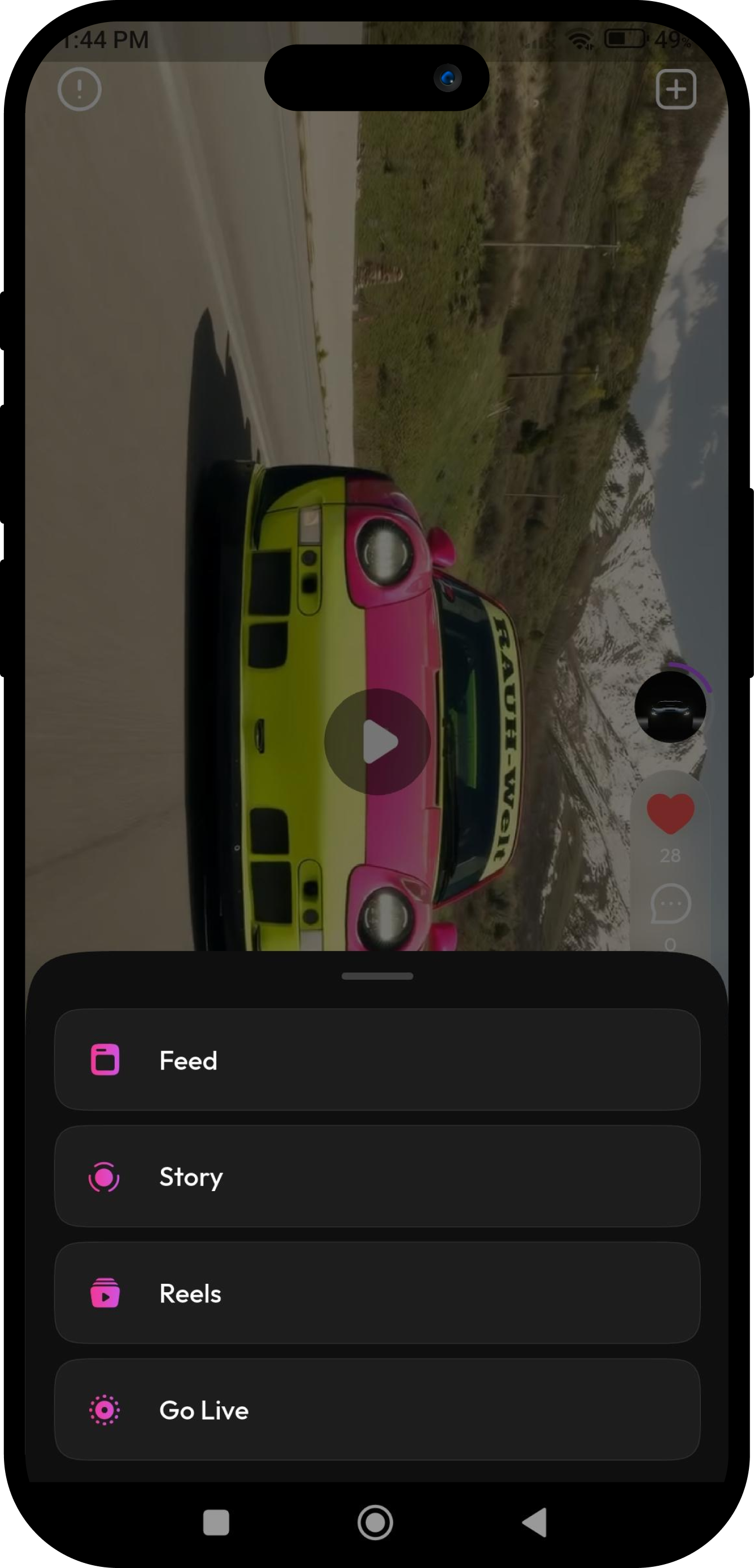Tap the Reels clapperboard icon
The image size is (754, 1568).
coord(104,1293)
